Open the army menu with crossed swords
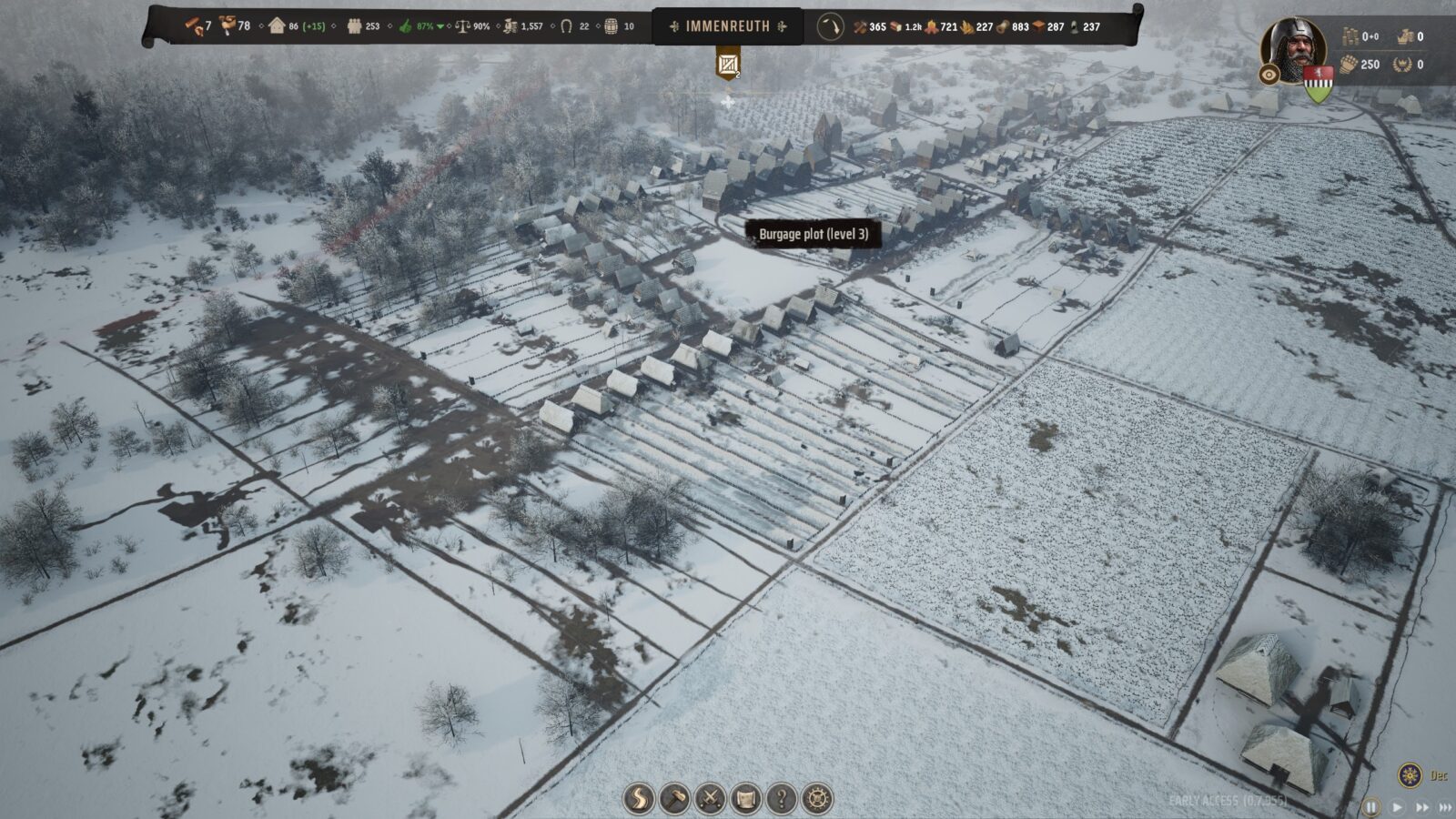This screenshot has width=1456, height=819. 710,799
